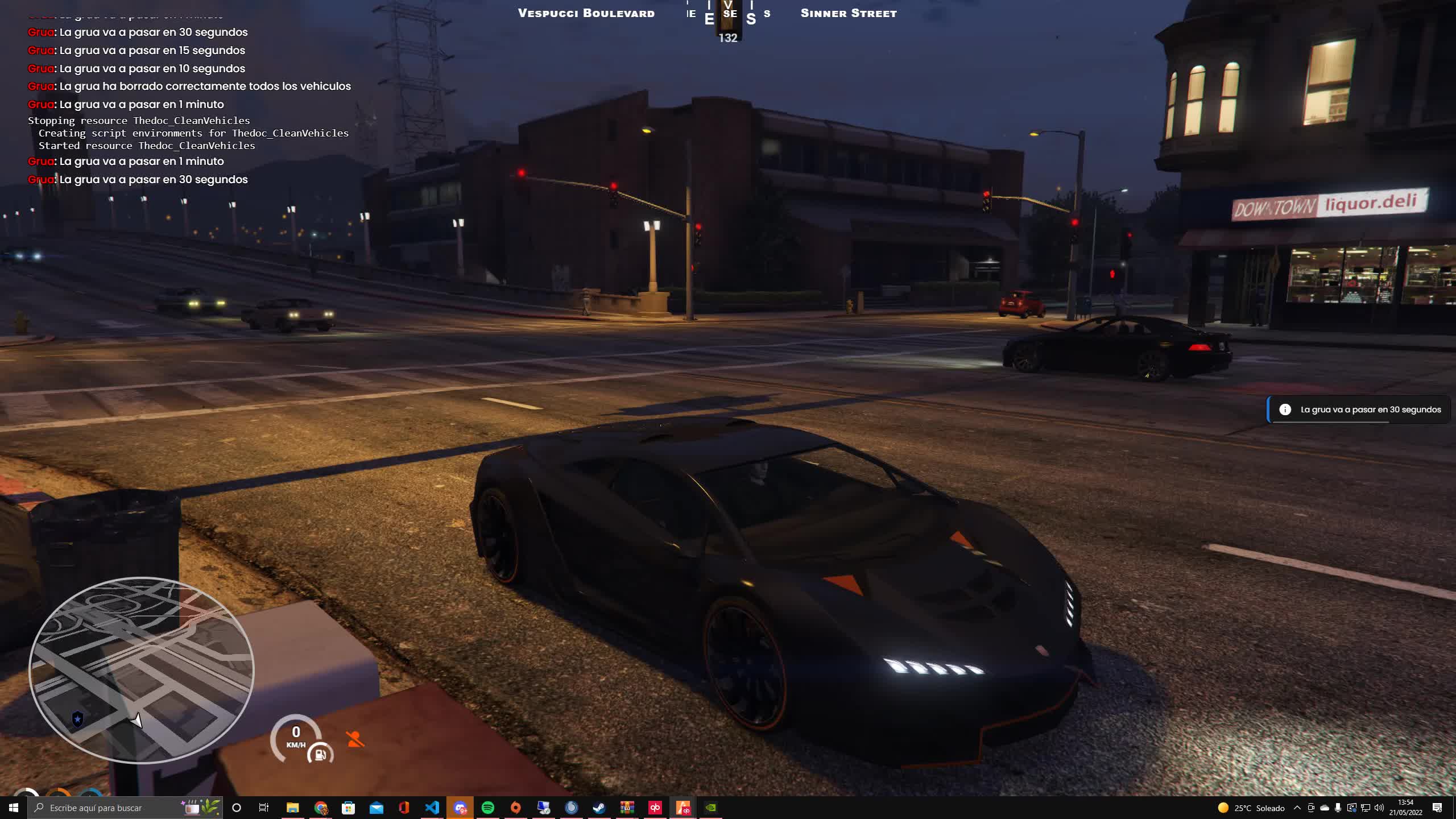Viewport: 1456px width, 819px height.
Task: Click the fuel pump gauge icon
Action: coord(320,754)
